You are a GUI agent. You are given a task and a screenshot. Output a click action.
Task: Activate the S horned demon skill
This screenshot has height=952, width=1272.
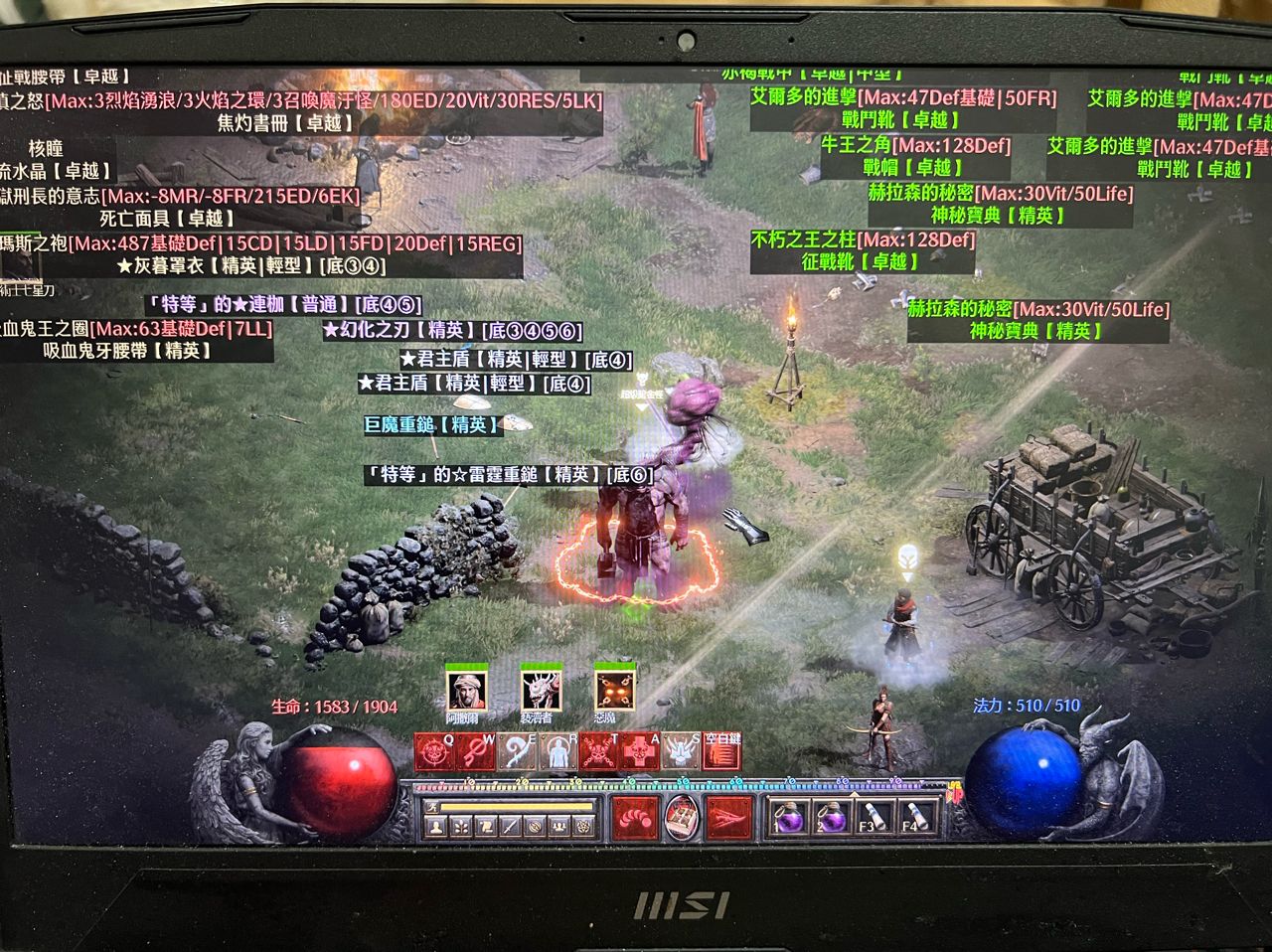point(681,752)
